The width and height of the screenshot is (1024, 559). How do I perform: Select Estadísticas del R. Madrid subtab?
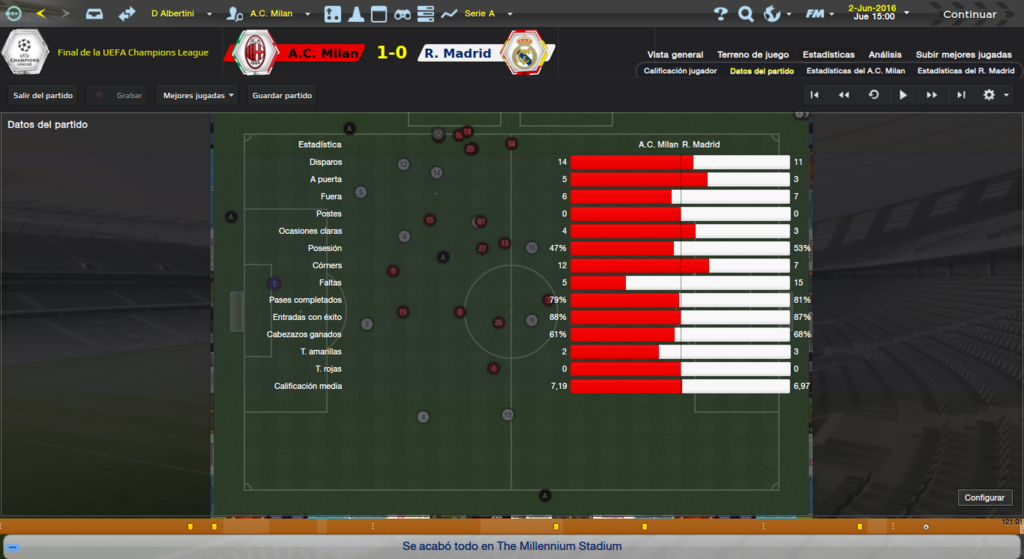pos(965,71)
